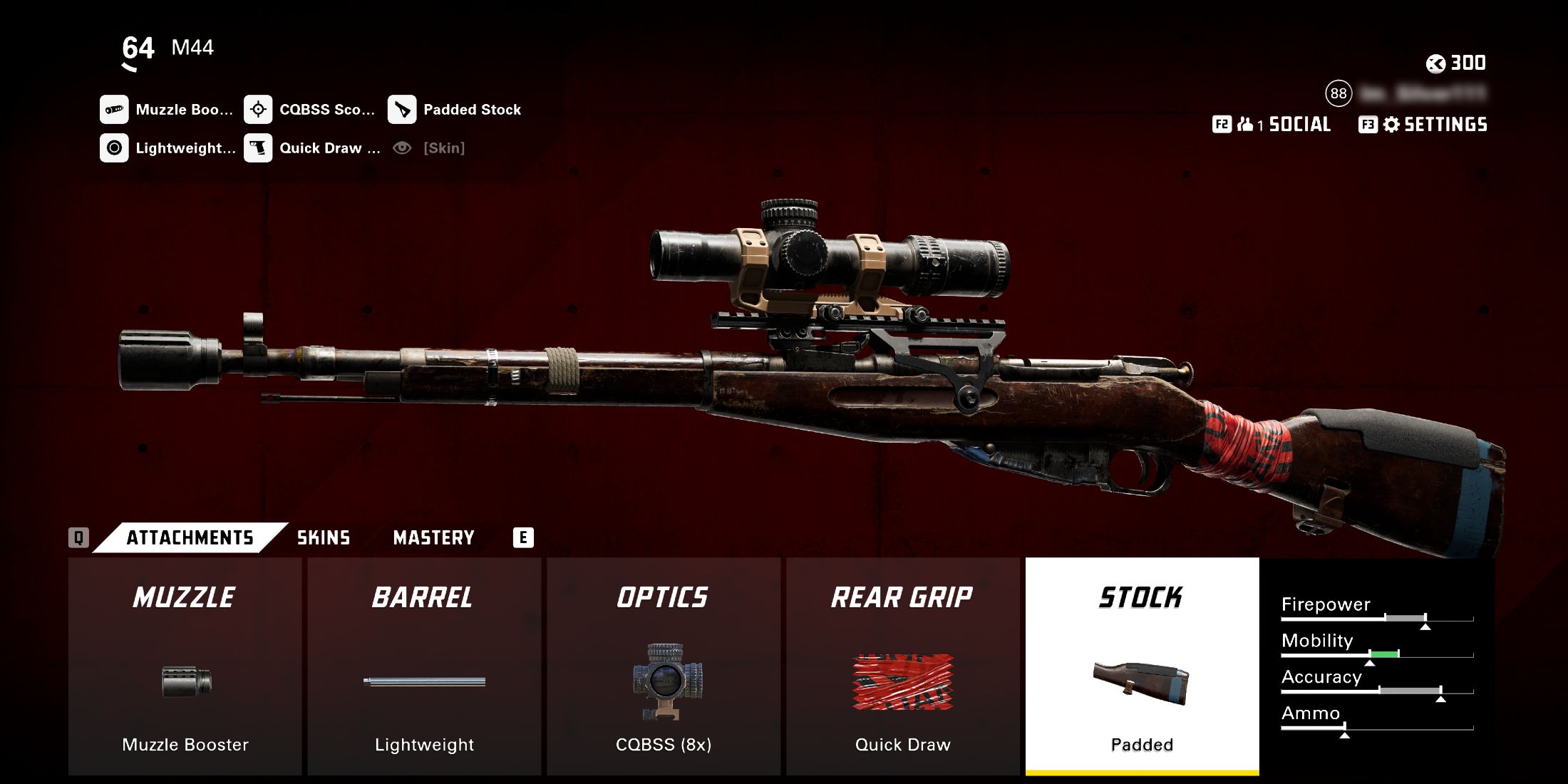Switch to the Mastery tab
The width and height of the screenshot is (1568, 784).
point(433,538)
